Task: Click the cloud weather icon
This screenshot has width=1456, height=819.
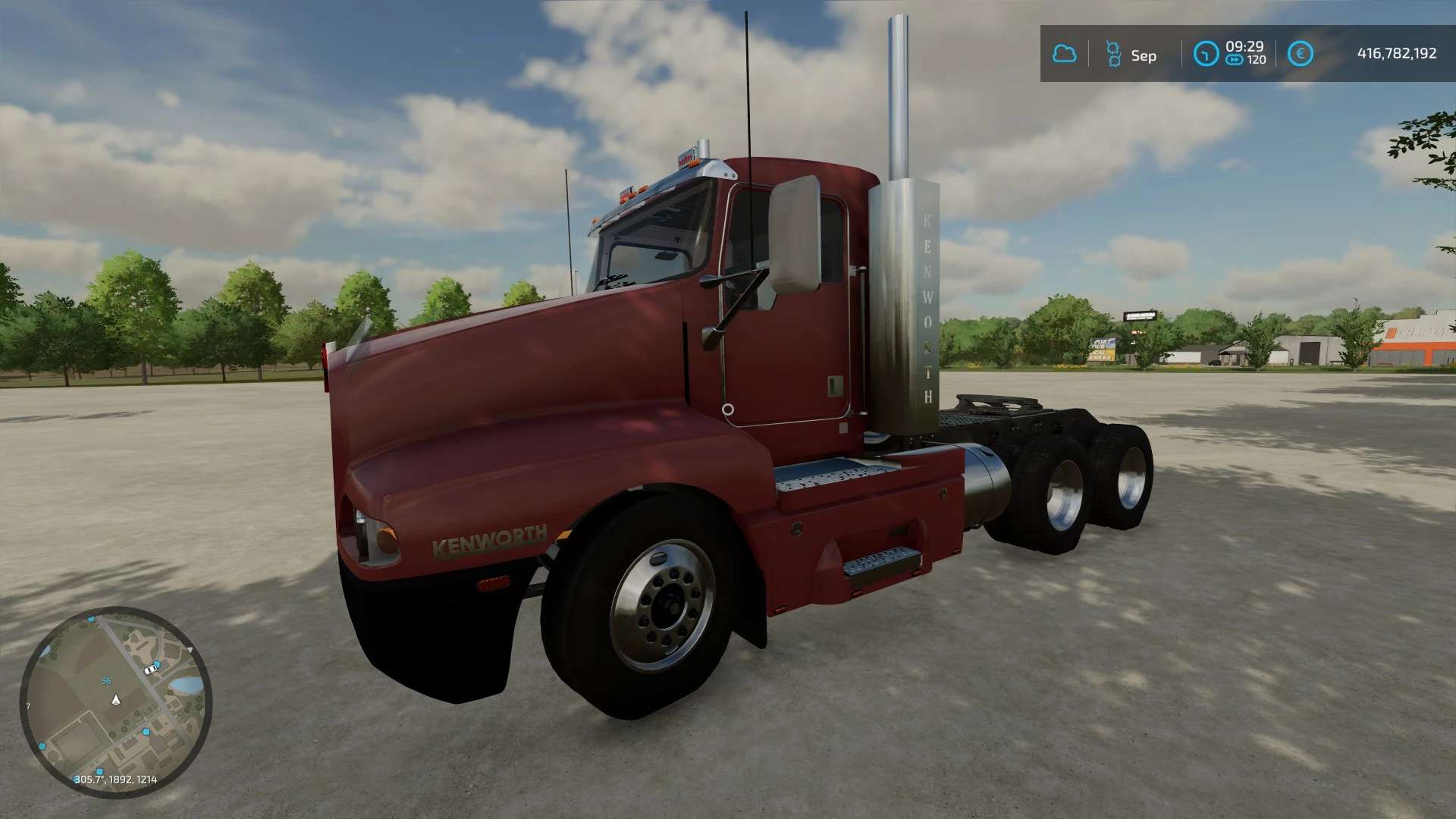Action: (1064, 54)
